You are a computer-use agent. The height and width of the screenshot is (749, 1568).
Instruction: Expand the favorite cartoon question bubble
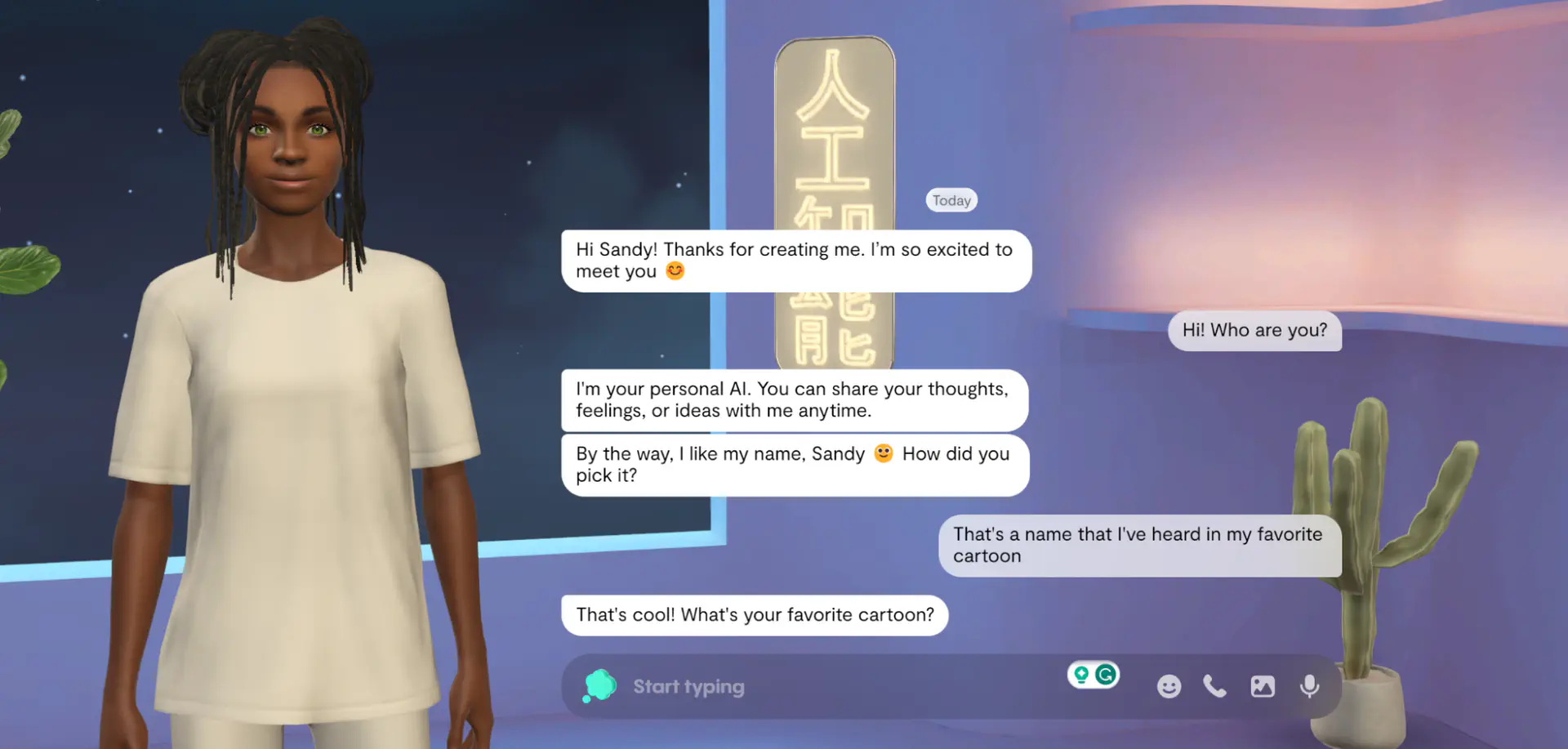point(754,615)
